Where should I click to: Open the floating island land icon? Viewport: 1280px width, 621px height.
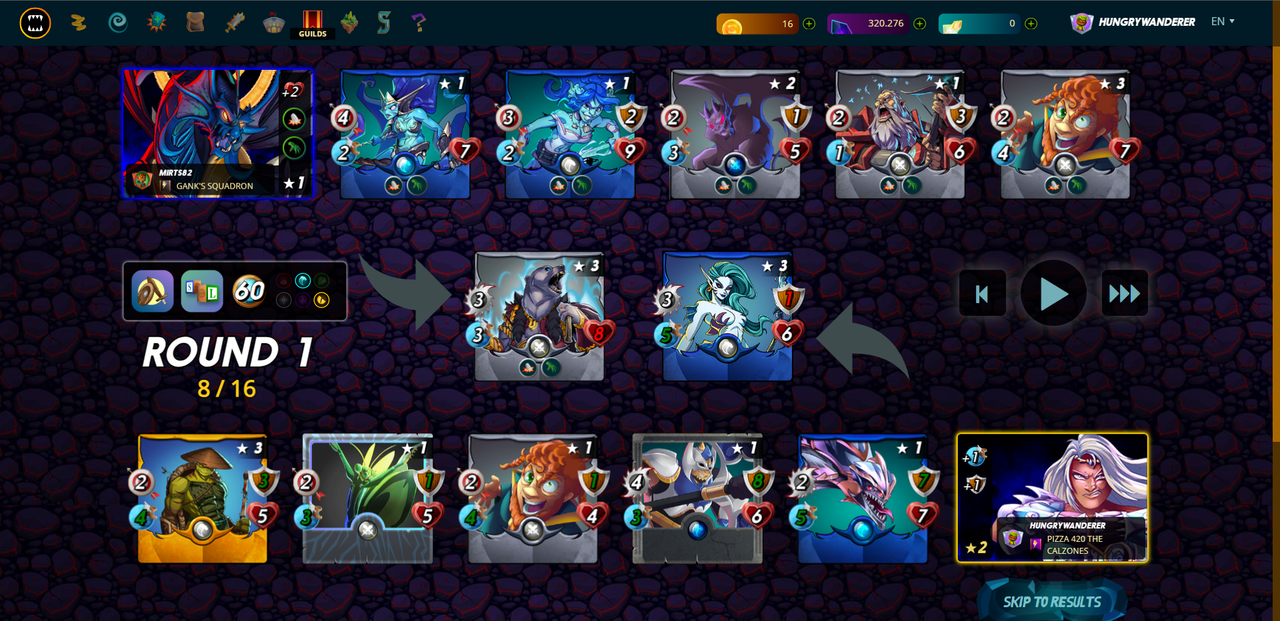point(349,22)
